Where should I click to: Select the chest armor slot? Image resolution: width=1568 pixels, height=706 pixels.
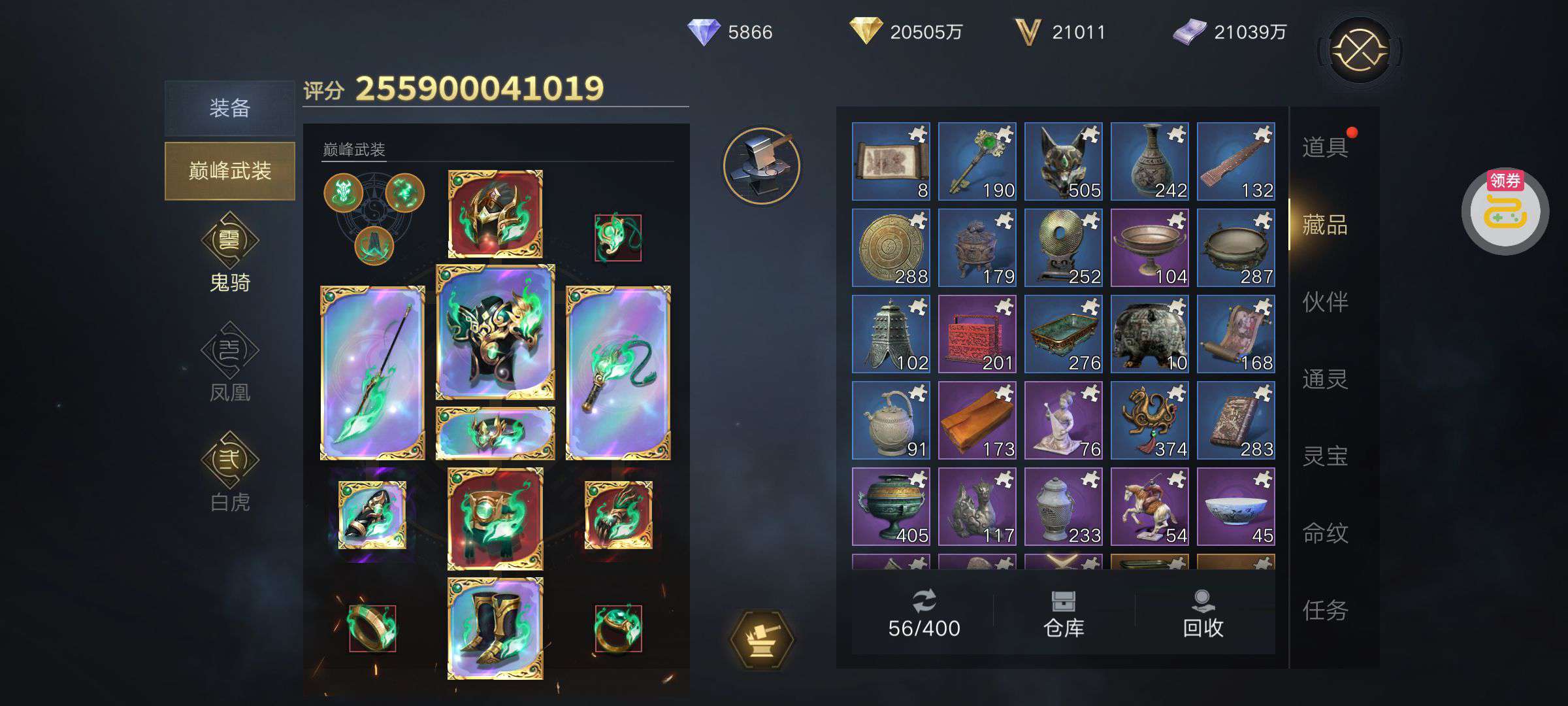click(495, 332)
